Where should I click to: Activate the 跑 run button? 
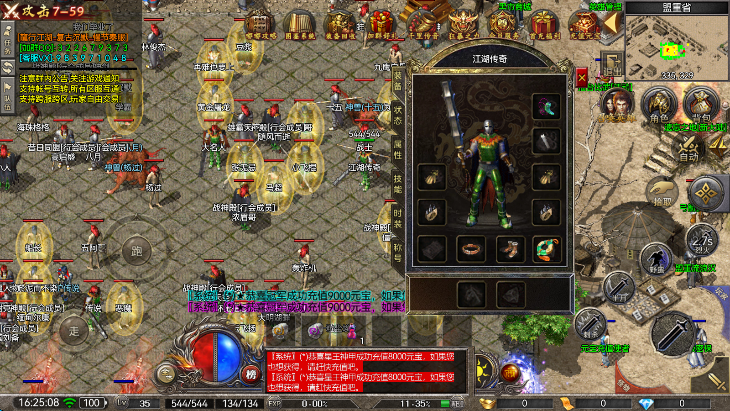(136, 250)
